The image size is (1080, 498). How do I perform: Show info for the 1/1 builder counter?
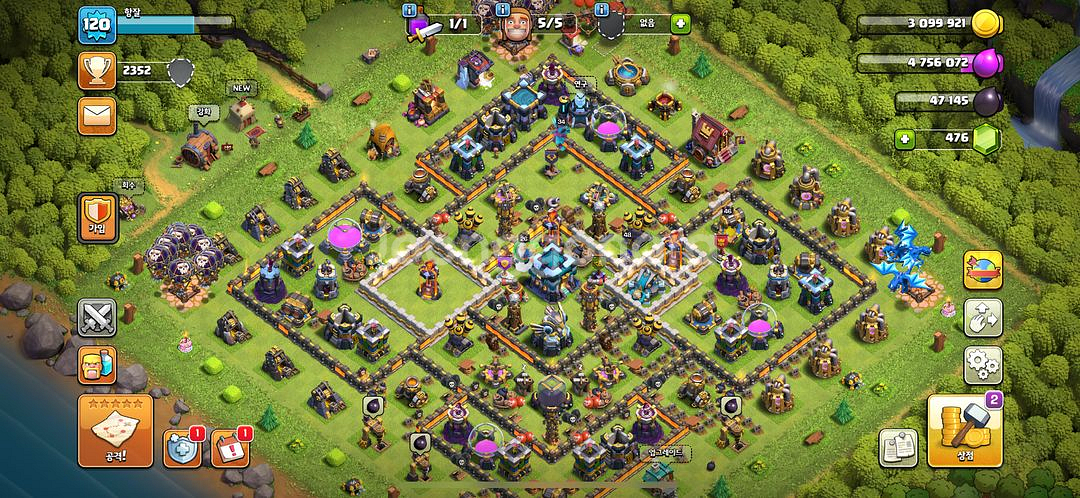point(409,10)
